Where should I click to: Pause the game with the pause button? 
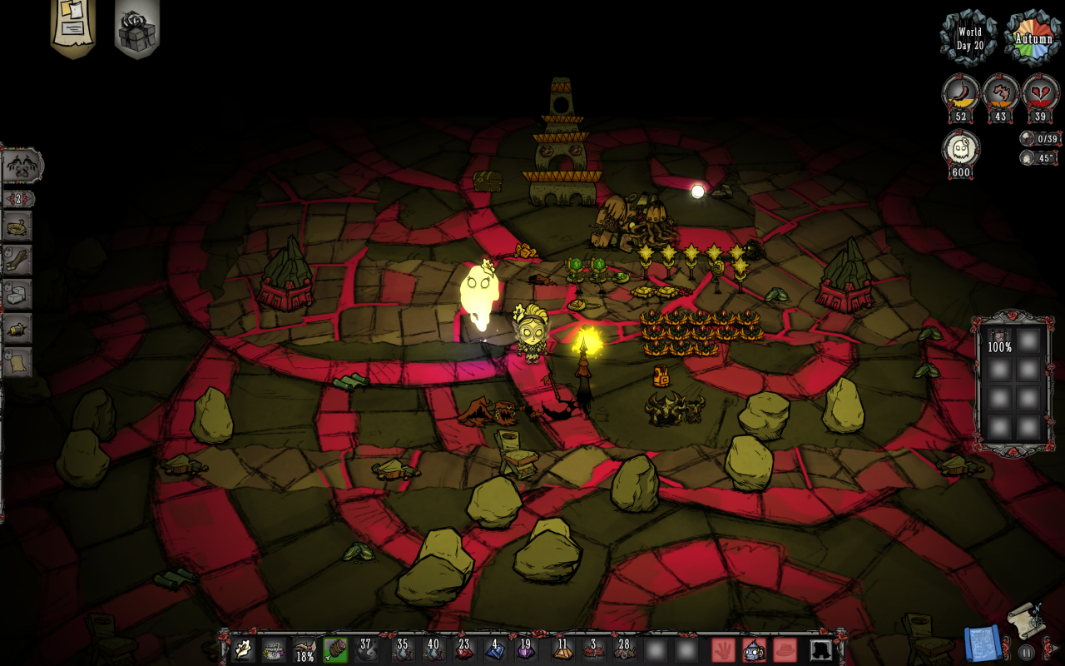(x=1027, y=652)
